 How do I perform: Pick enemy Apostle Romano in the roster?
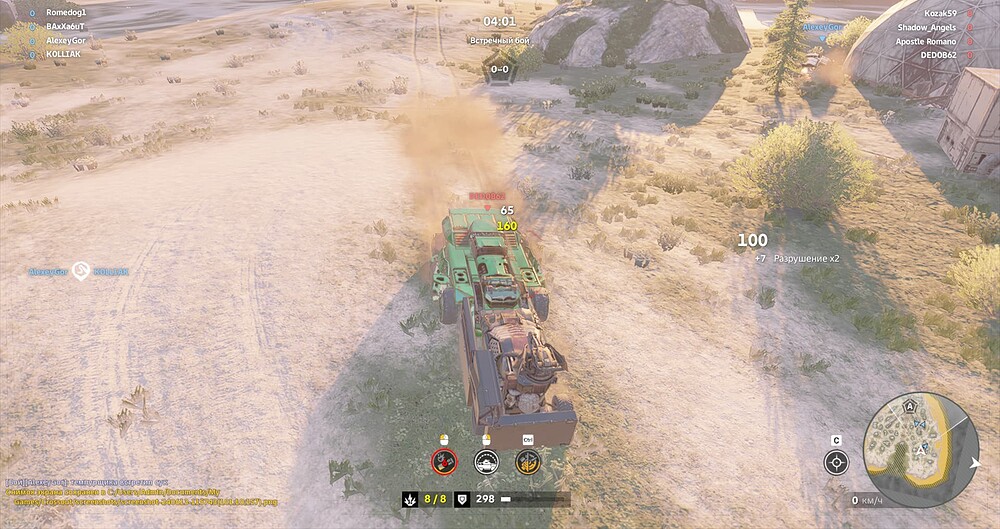tap(926, 42)
